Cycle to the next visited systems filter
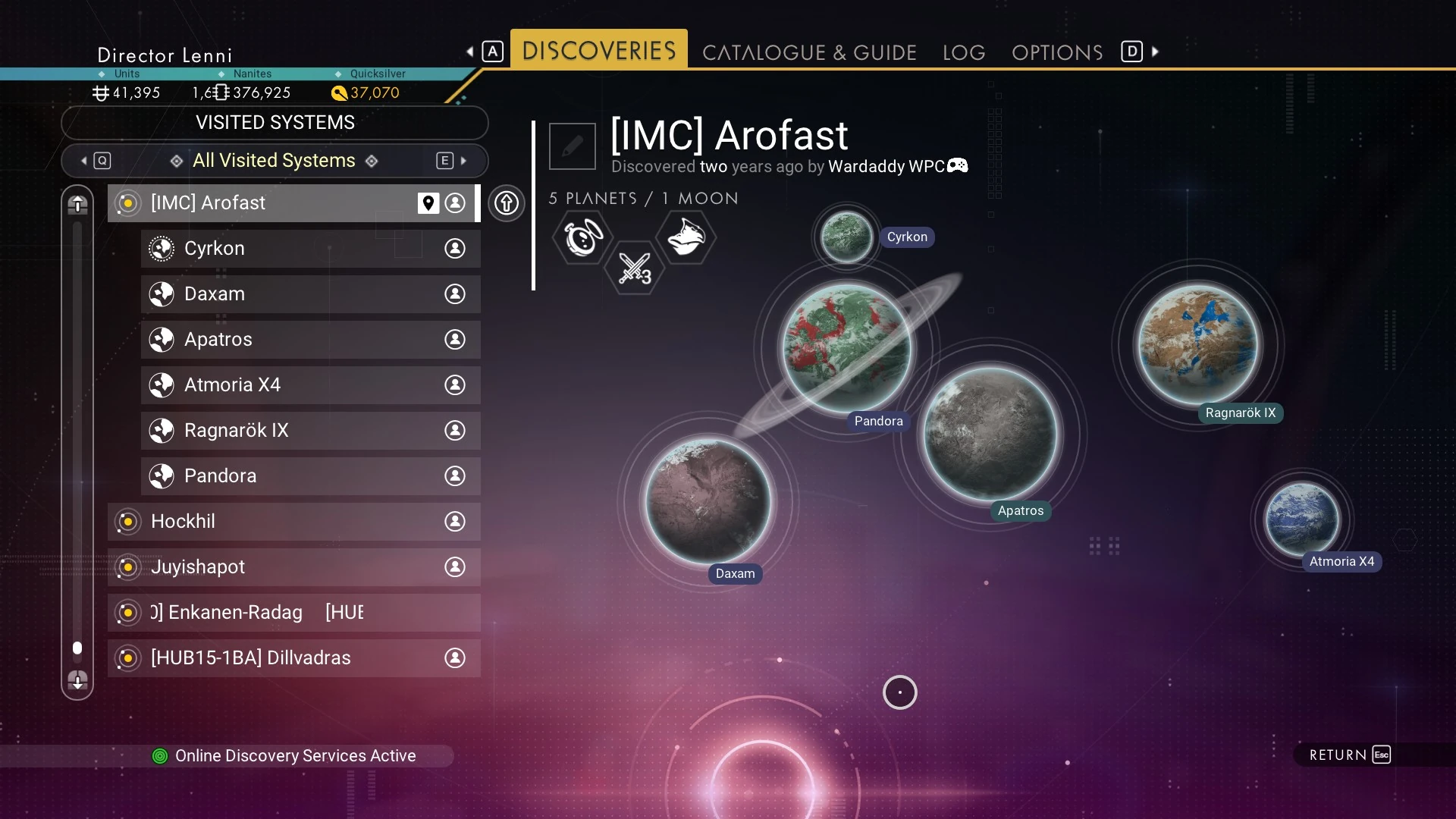This screenshot has width=1456, height=819. (x=453, y=161)
